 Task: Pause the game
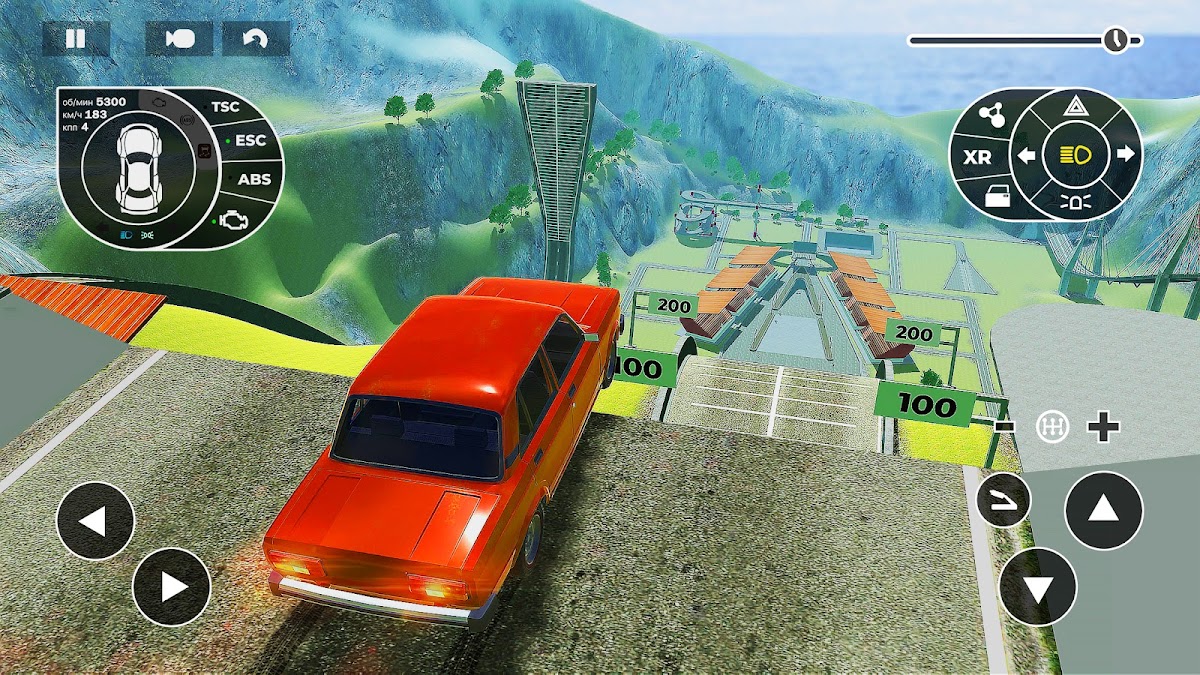point(75,39)
